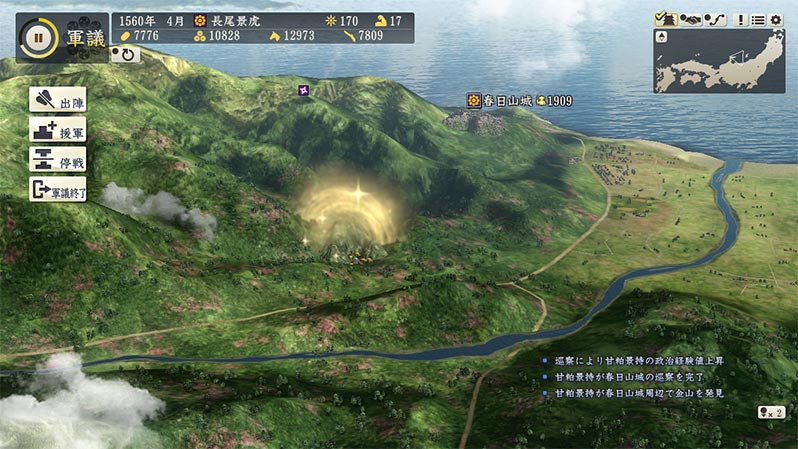Click the purple shuriken ninja marker
Image resolution: width=798 pixels, height=449 pixels.
[304, 92]
